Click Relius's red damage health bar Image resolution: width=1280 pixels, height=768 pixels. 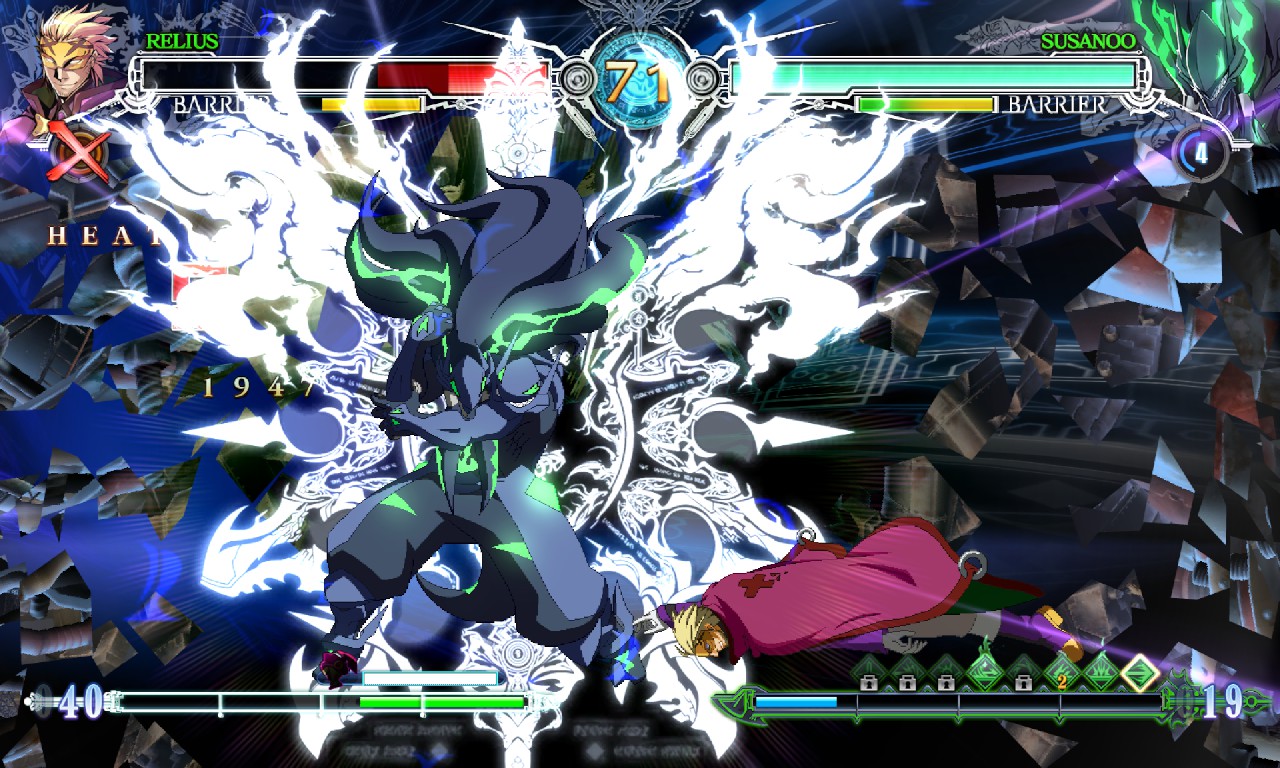(x=460, y=74)
